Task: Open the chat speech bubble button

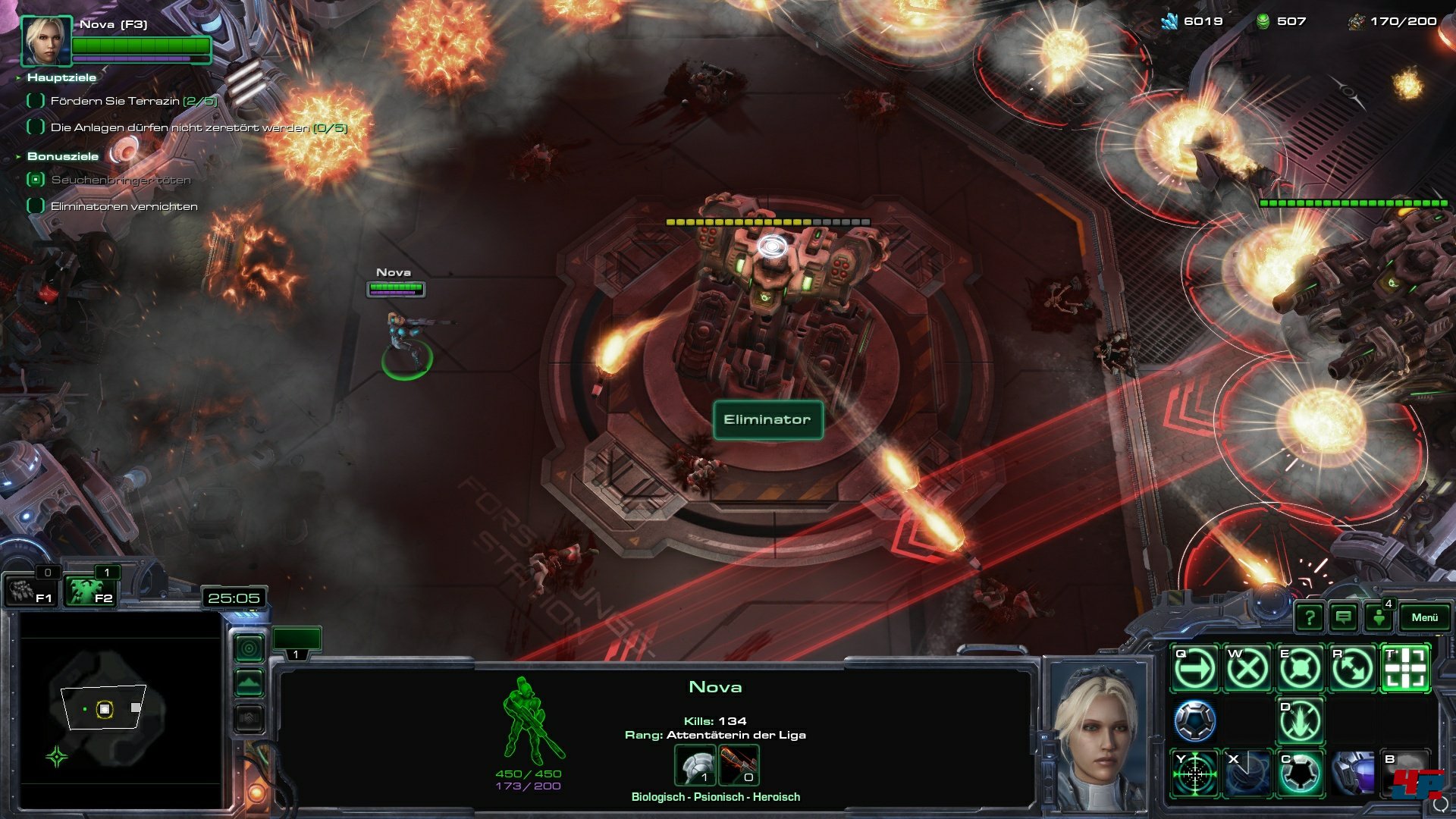Action: point(1344,617)
